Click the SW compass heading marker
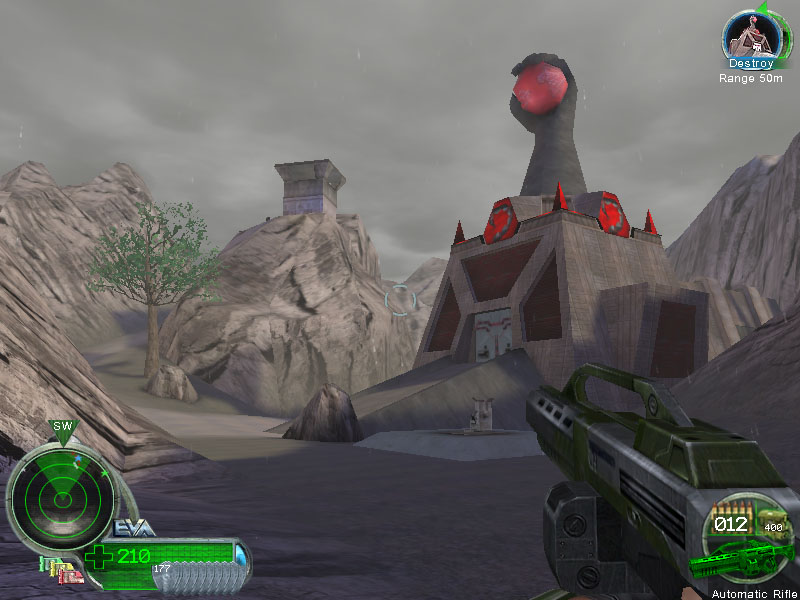800x600 pixels. 63,427
